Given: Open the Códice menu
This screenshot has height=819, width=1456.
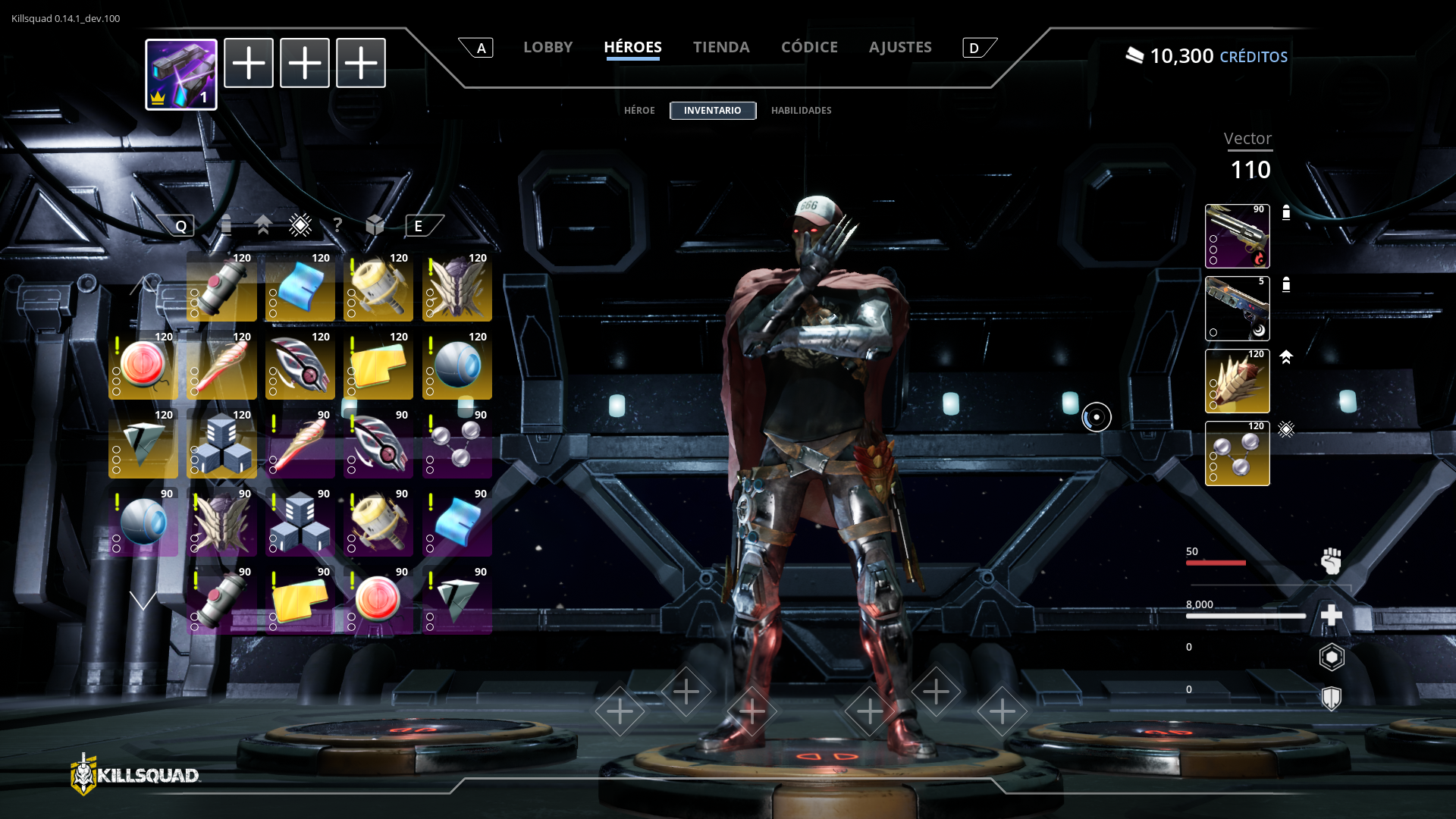Looking at the screenshot, I should point(809,47).
